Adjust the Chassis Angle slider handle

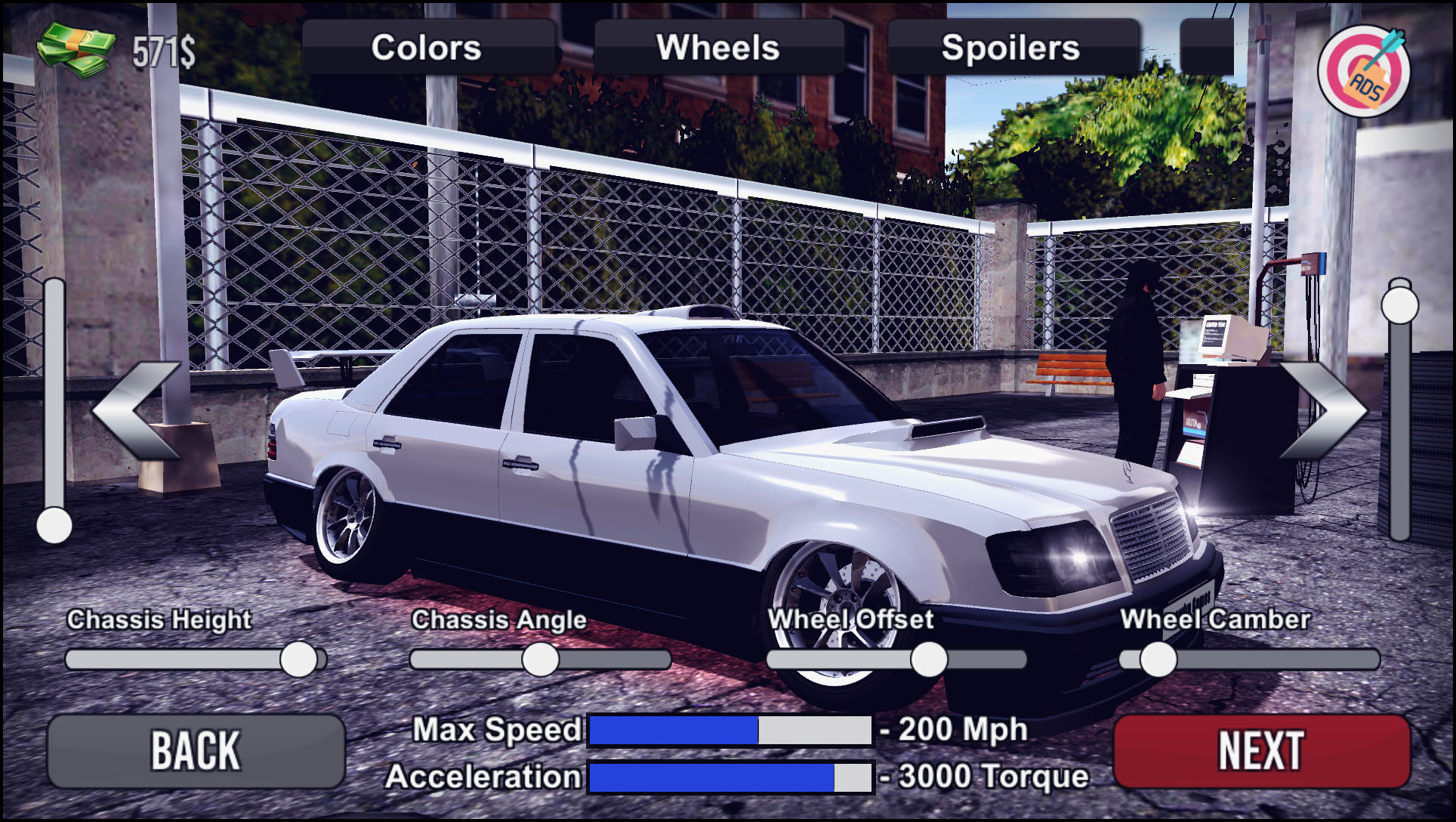tap(539, 658)
